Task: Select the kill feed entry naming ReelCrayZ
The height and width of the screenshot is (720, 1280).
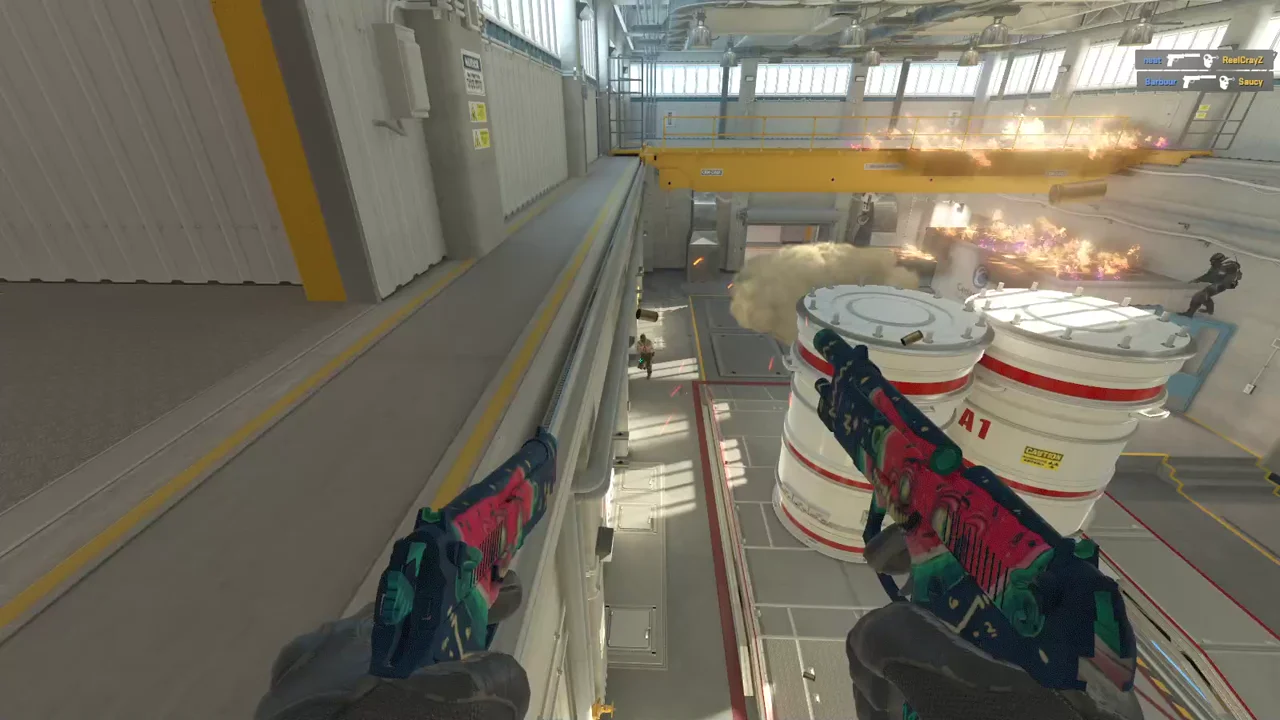Action: [1205, 60]
